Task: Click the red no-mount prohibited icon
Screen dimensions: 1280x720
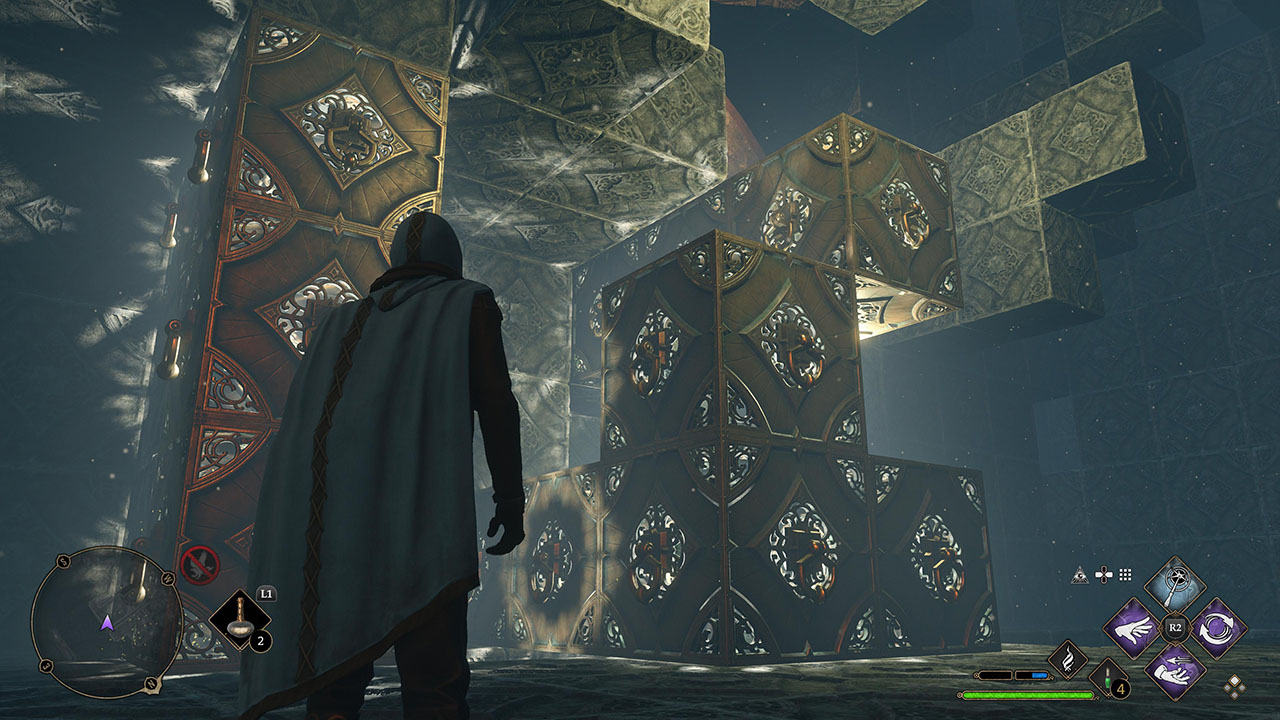Action: 199,565
